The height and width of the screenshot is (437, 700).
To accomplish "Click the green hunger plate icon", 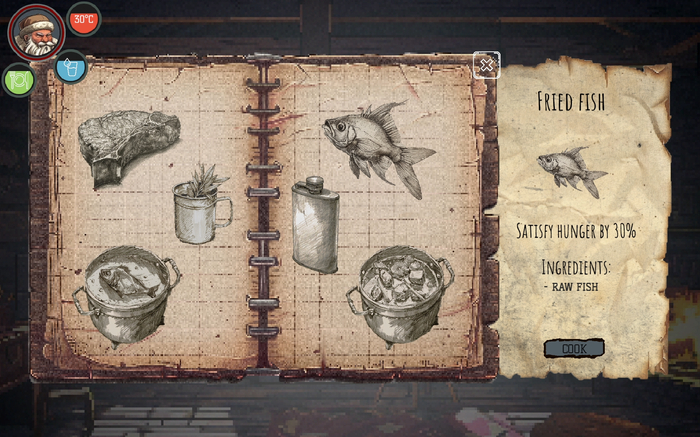I will [x=18, y=79].
